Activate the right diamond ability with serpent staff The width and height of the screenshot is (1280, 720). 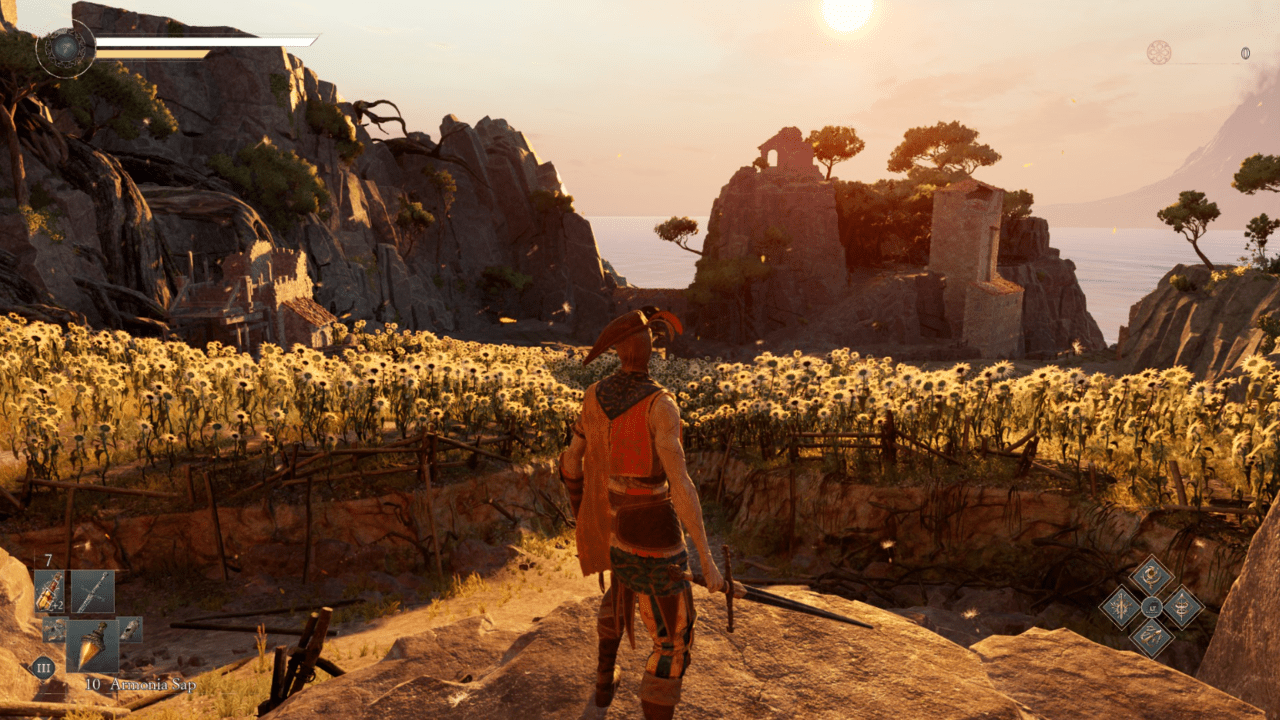click(x=1182, y=607)
